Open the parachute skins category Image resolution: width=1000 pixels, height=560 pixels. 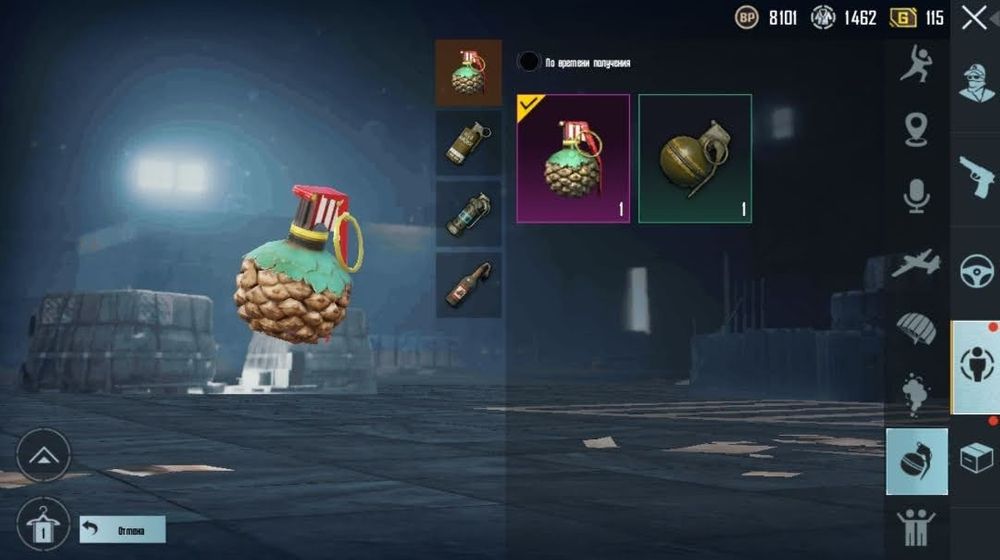[916, 329]
